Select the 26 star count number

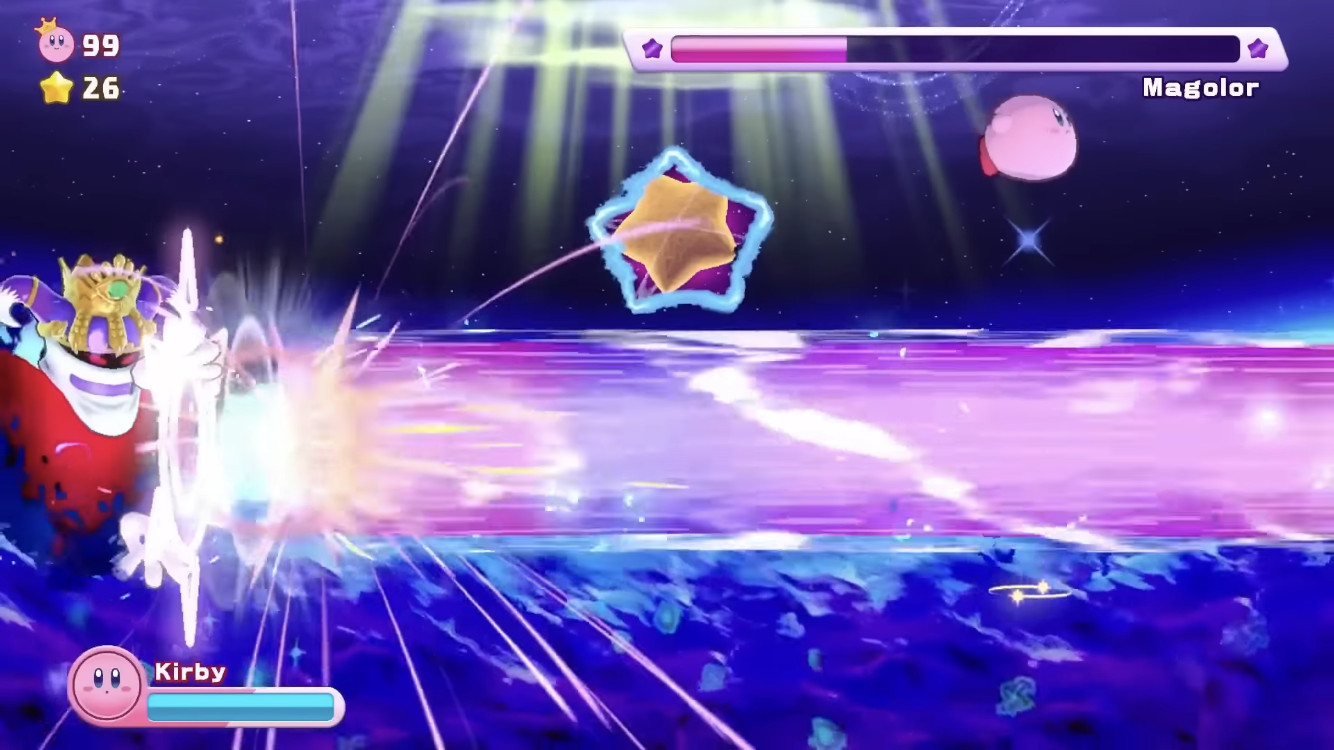103,89
